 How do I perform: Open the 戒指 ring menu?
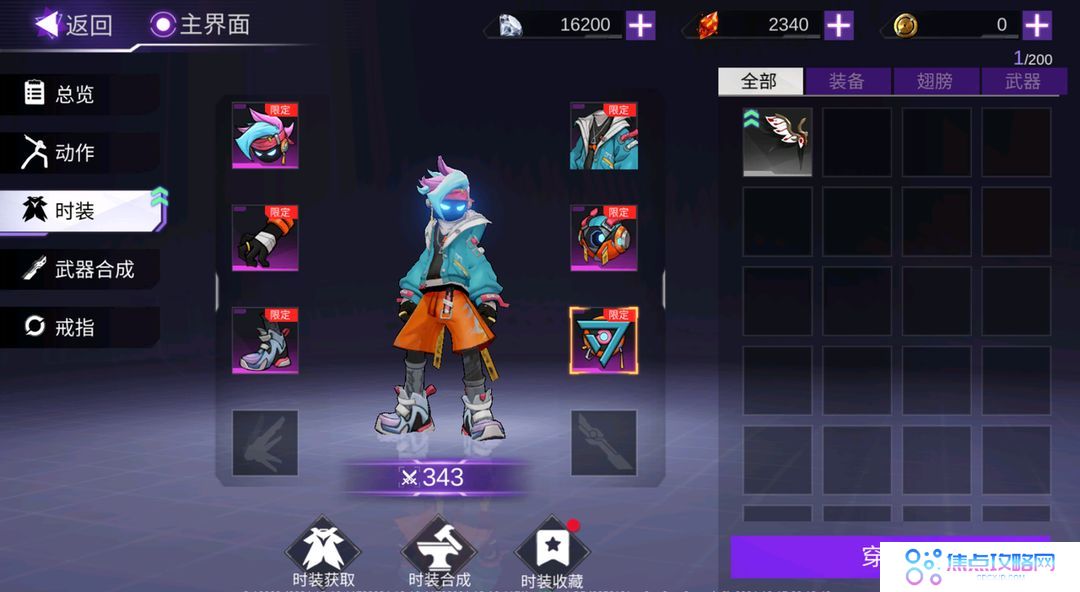pyautogui.click(x=78, y=327)
